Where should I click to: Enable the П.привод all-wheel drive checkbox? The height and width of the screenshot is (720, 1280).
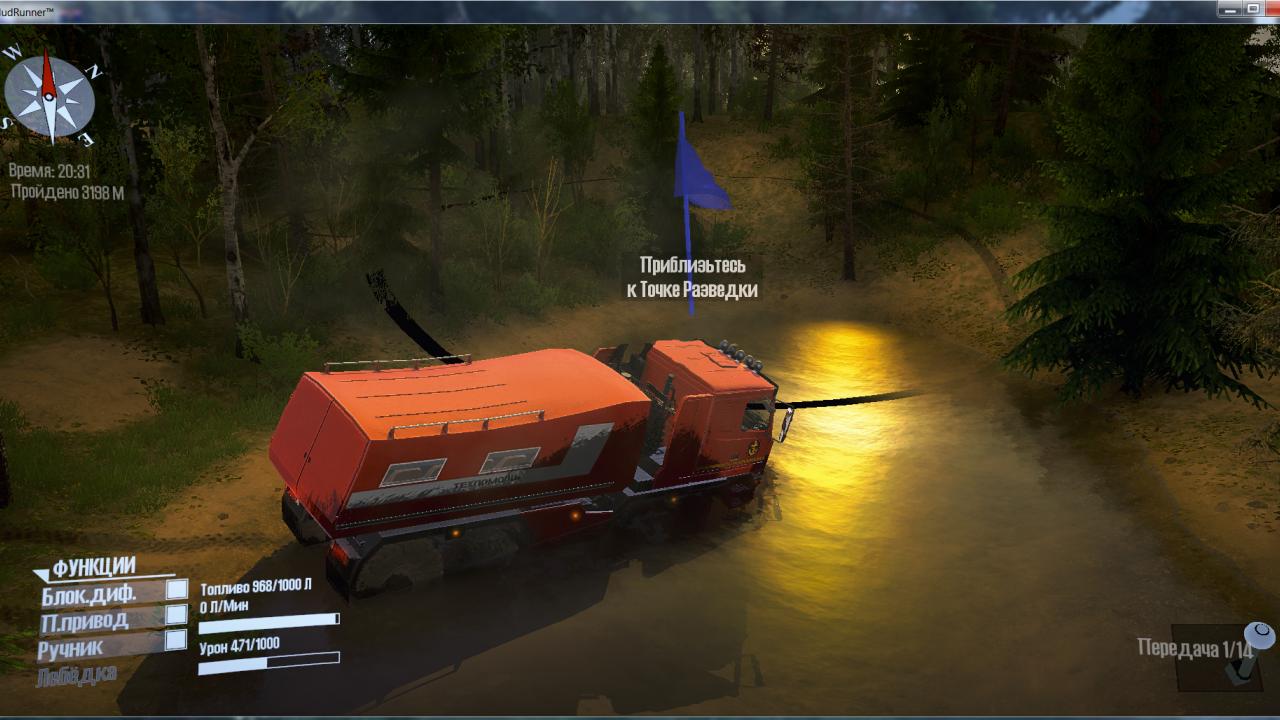tap(177, 615)
